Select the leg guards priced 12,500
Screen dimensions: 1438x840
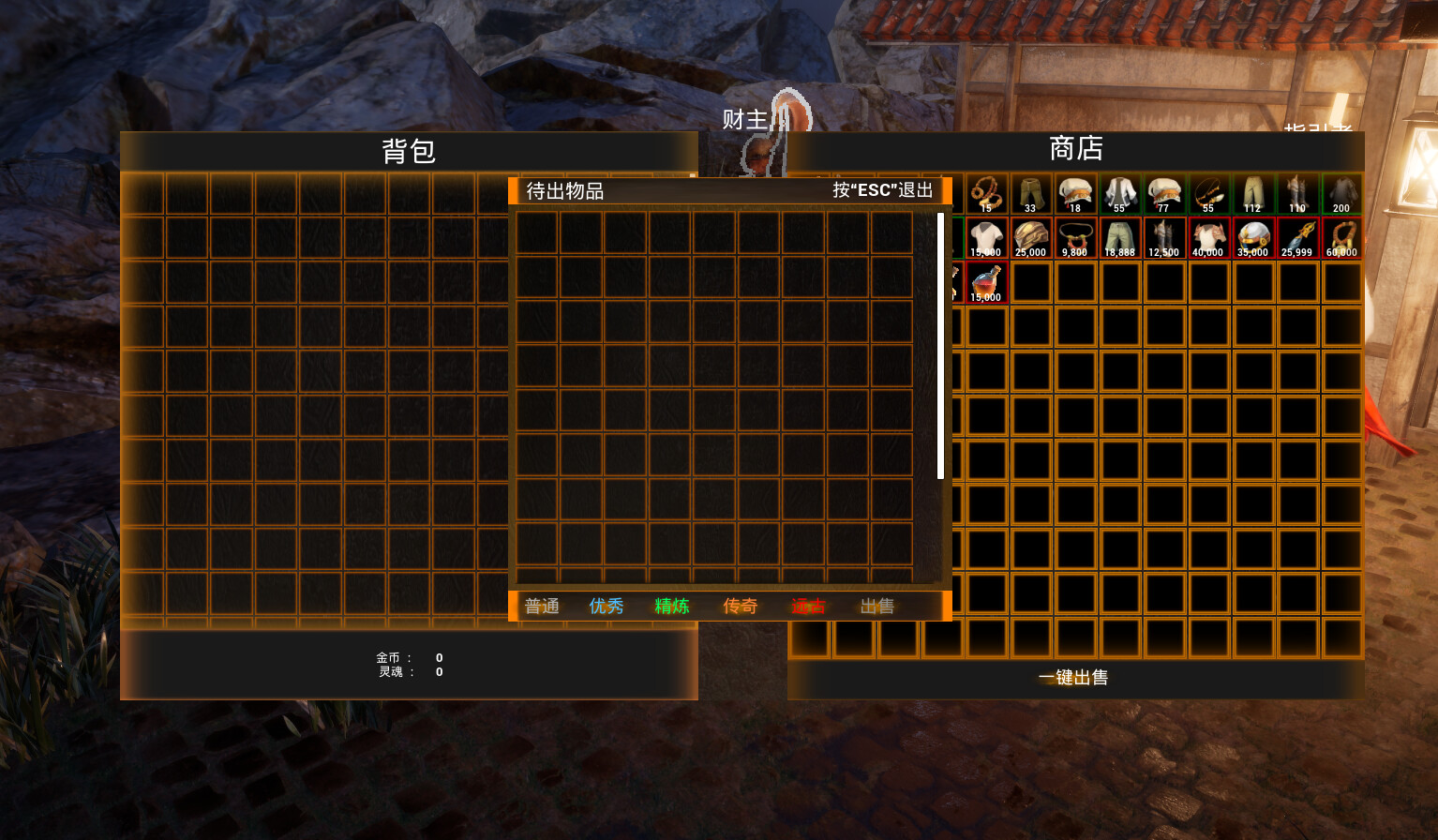tap(1163, 237)
